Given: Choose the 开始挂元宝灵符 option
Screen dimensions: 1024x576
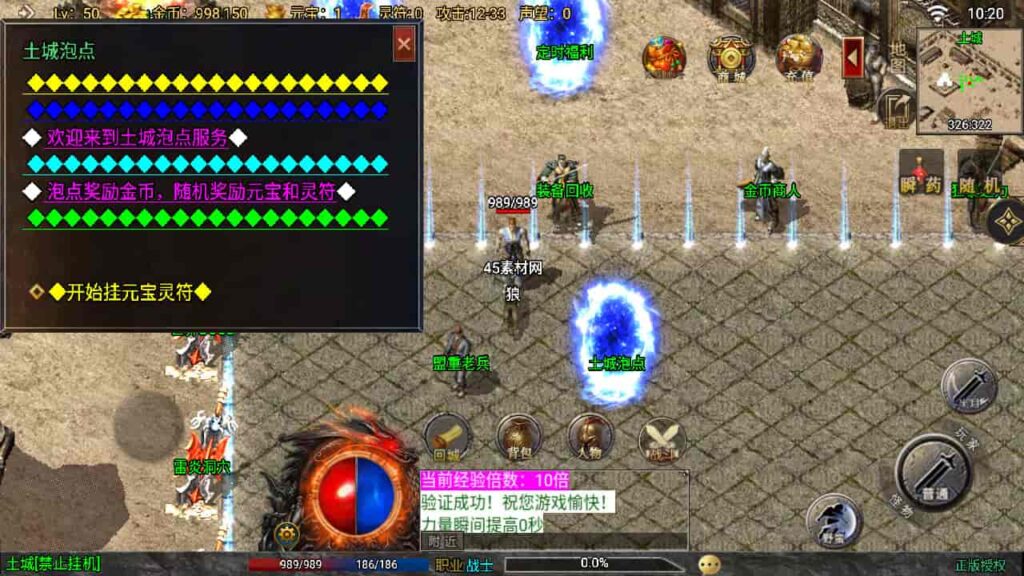Looking at the screenshot, I should pos(130,292).
